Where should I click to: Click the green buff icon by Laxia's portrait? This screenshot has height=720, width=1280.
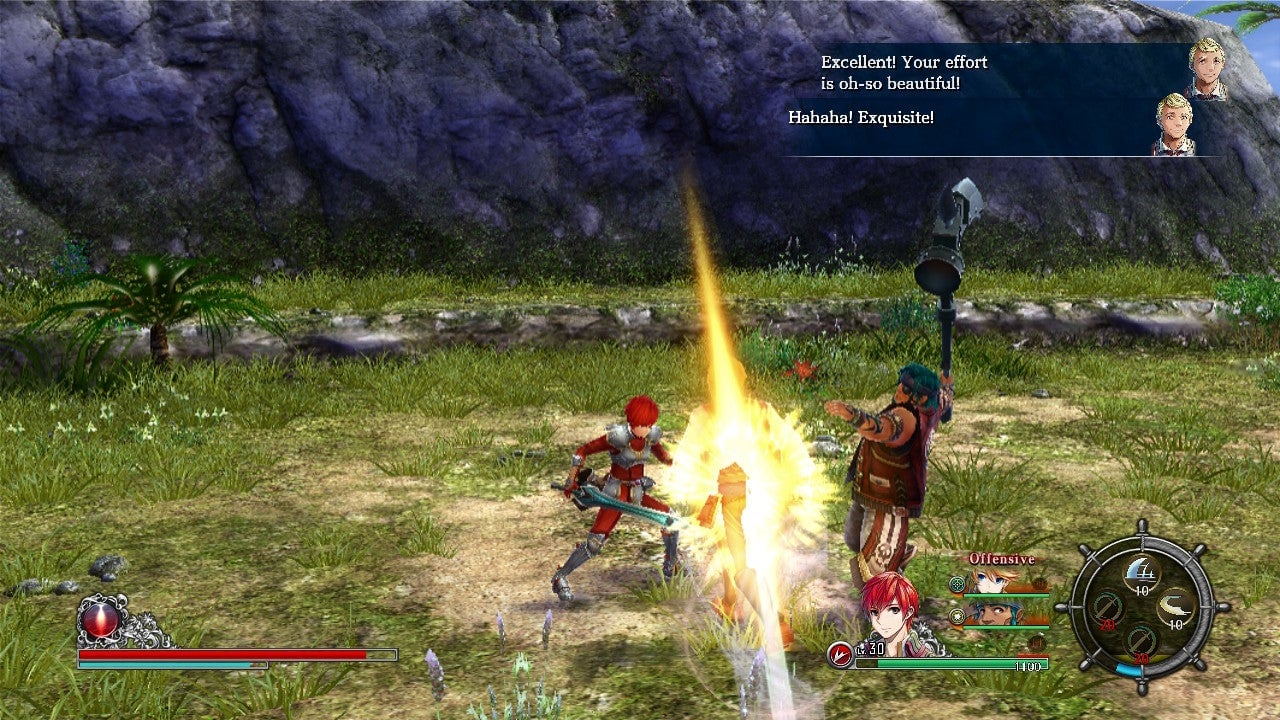tap(956, 584)
